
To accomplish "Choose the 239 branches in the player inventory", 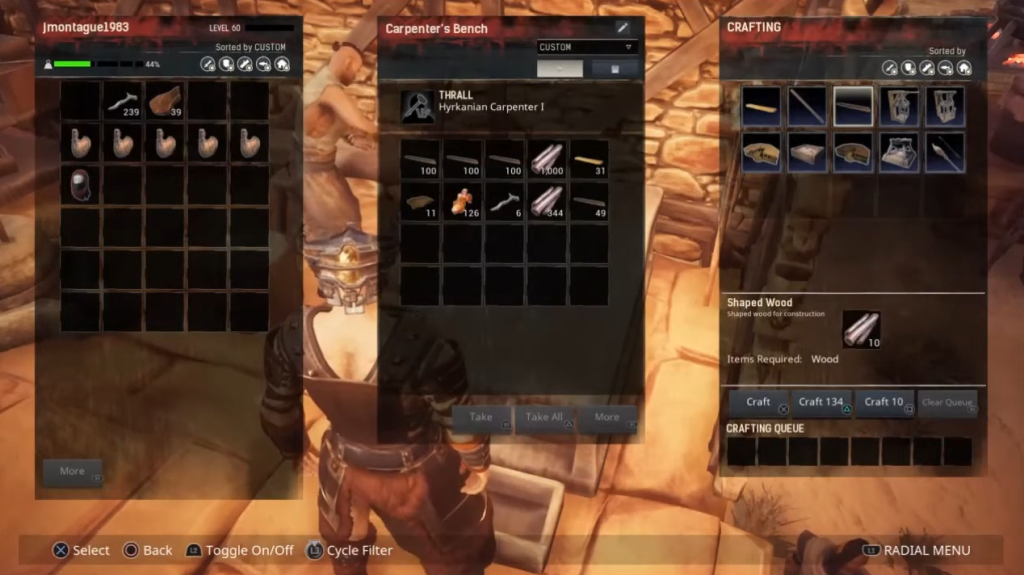I will pos(124,101).
